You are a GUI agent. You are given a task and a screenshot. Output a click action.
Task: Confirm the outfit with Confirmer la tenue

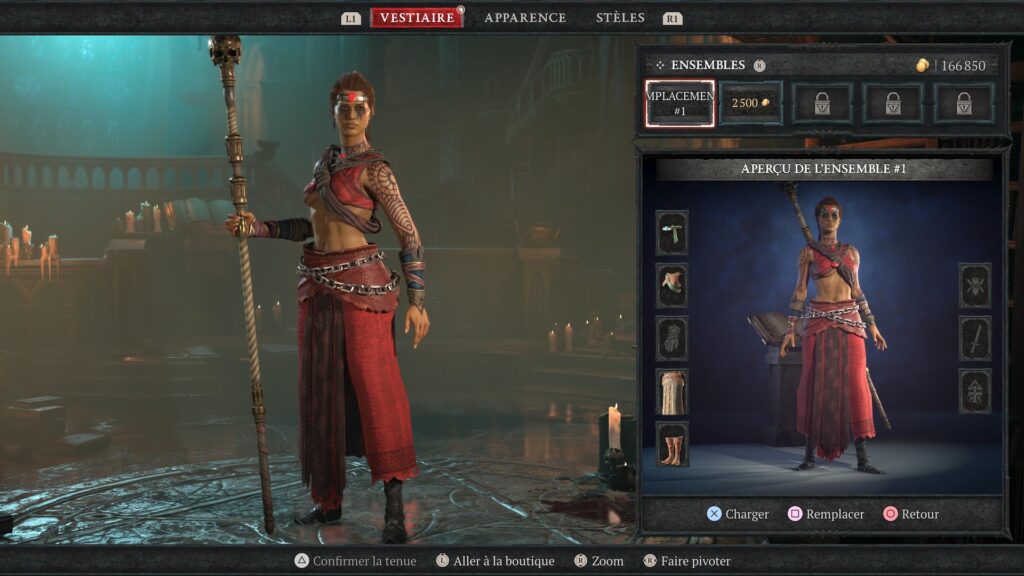pyautogui.click(x=355, y=561)
